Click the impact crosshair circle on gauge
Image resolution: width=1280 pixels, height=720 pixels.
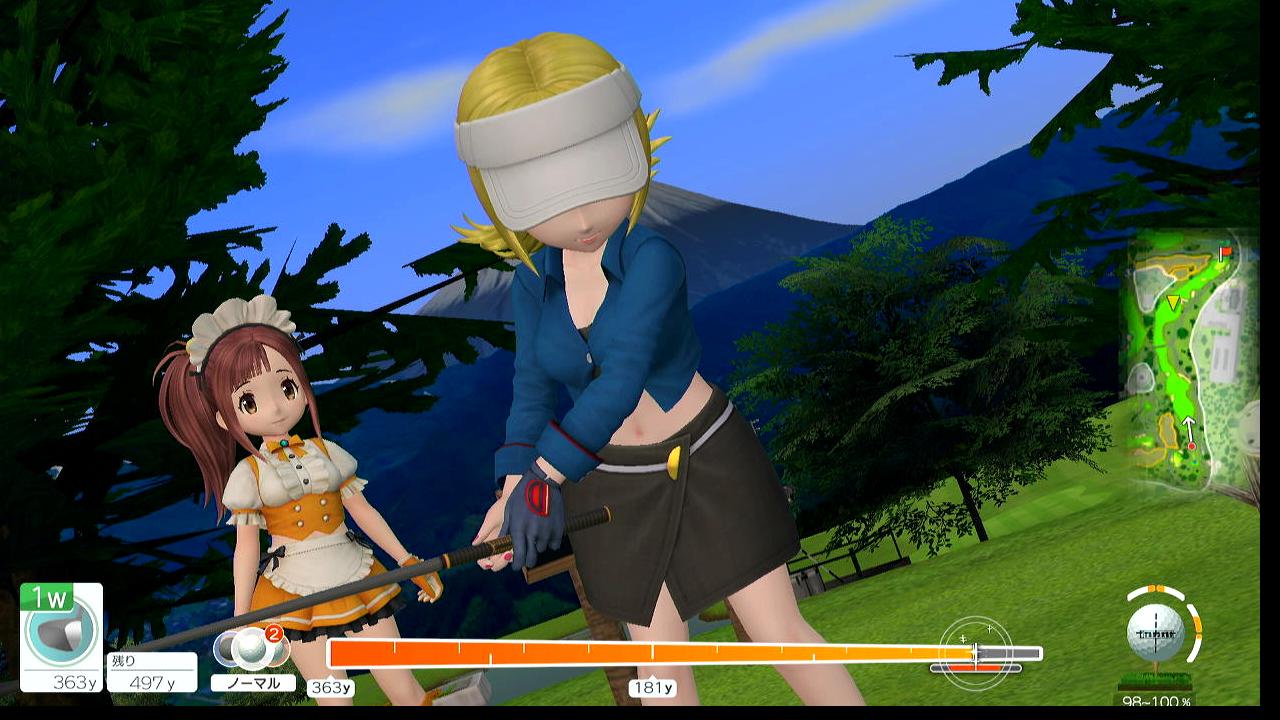975,653
